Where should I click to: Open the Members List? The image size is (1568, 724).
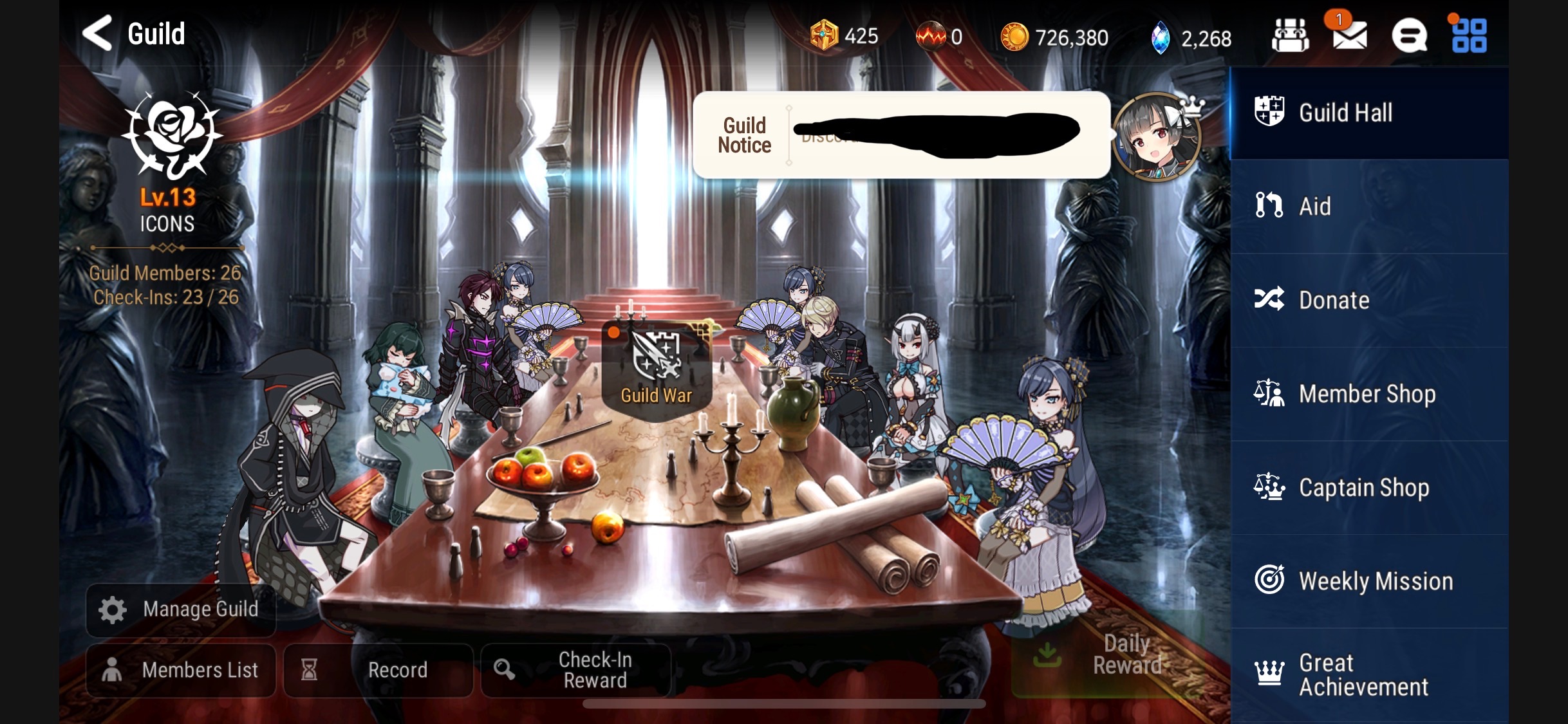click(x=181, y=669)
